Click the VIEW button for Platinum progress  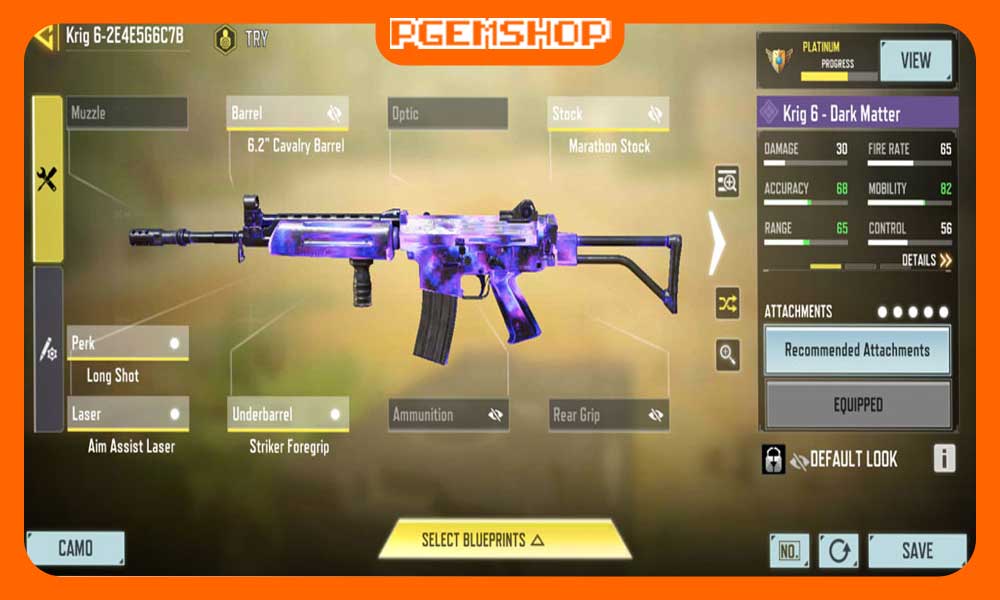915,60
